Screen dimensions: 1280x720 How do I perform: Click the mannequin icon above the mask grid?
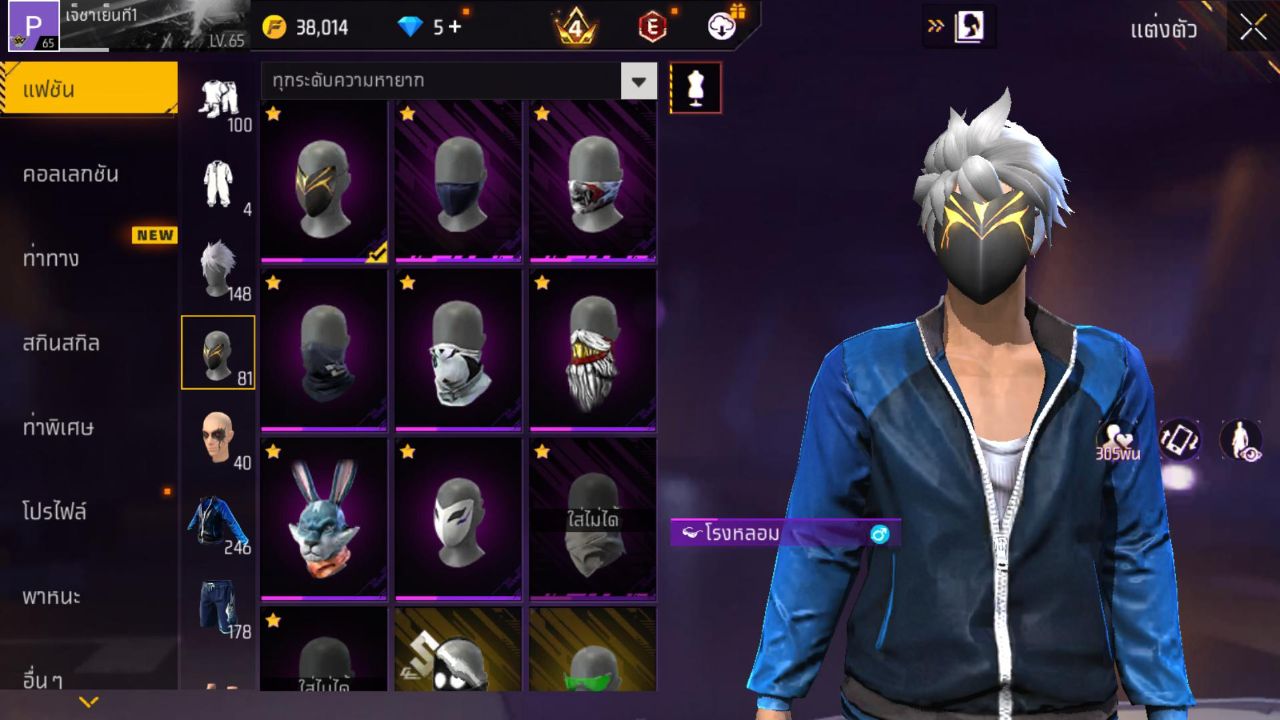click(x=693, y=88)
